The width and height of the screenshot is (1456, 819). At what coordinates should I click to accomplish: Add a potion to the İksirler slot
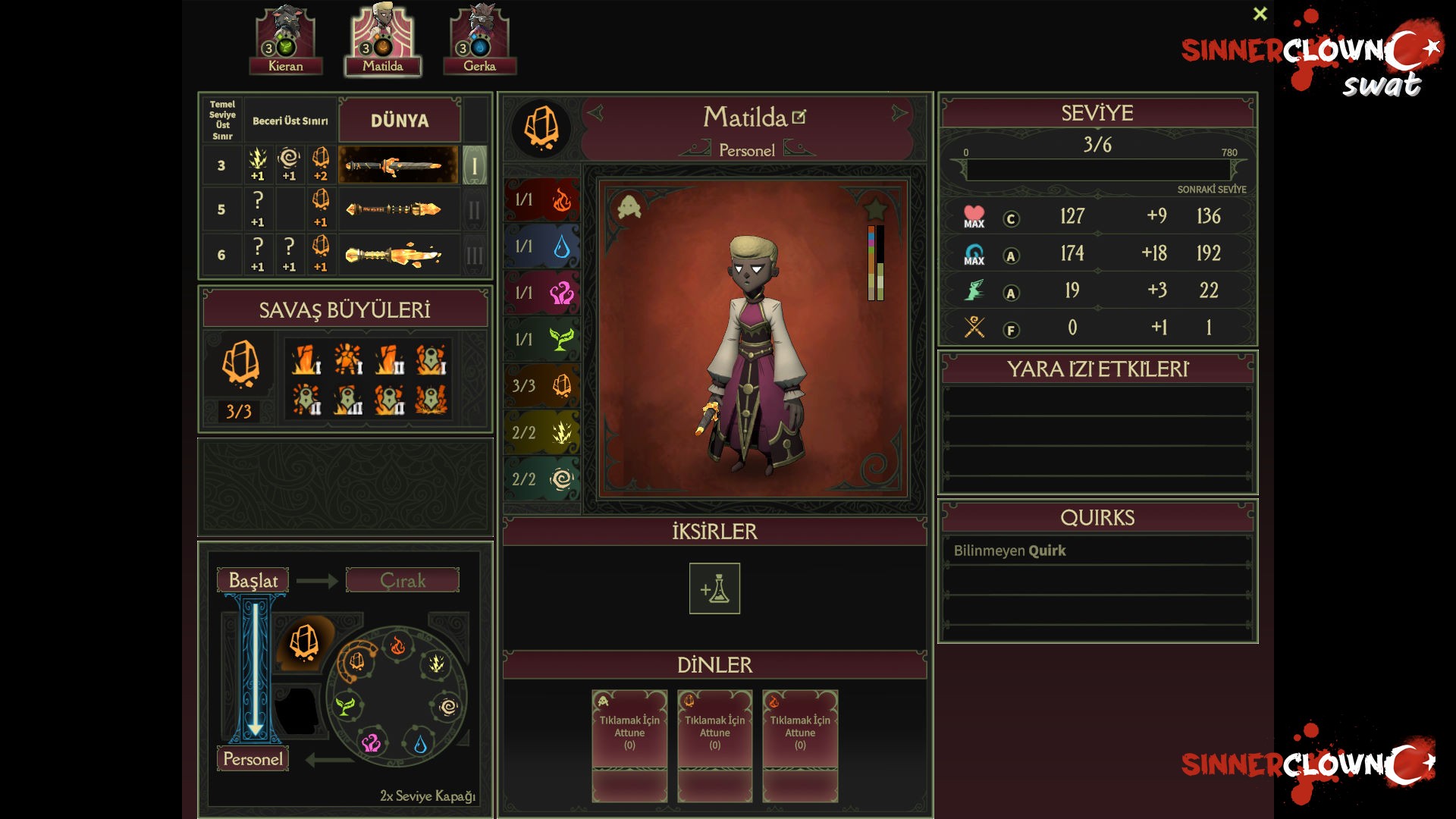pyautogui.click(x=714, y=588)
